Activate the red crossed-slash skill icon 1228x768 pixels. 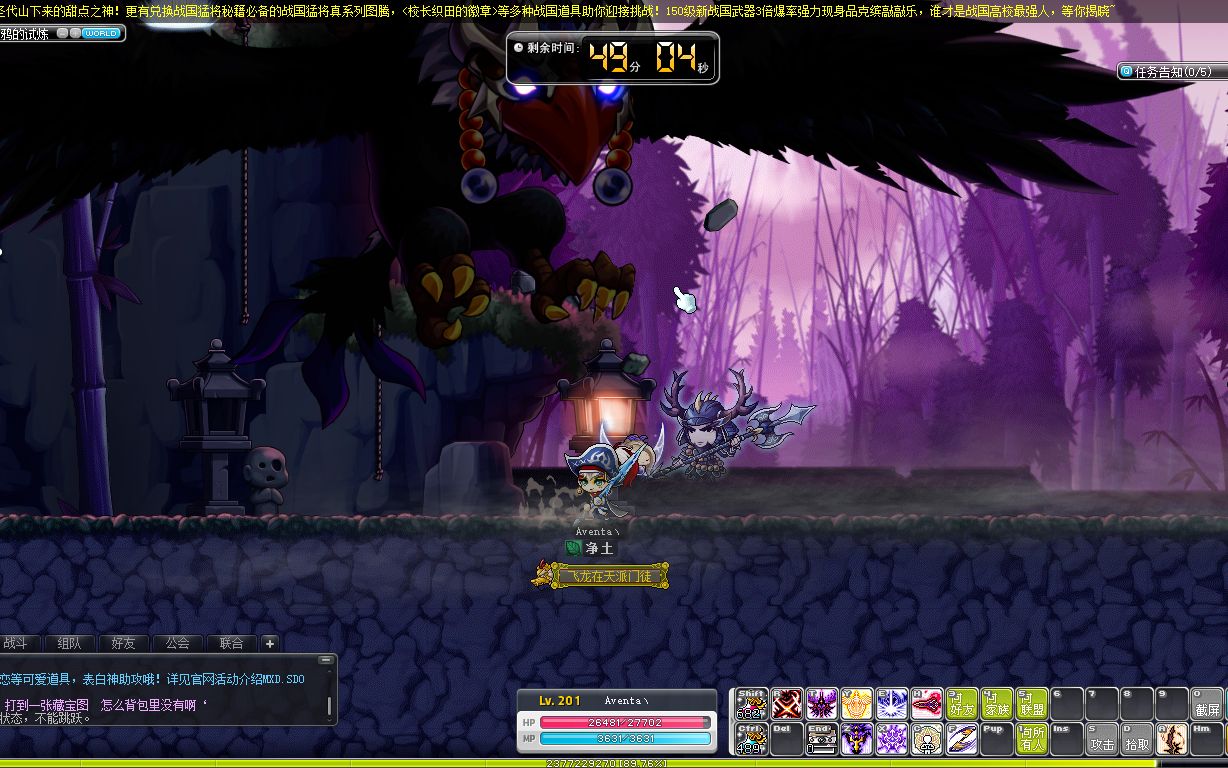click(x=787, y=704)
